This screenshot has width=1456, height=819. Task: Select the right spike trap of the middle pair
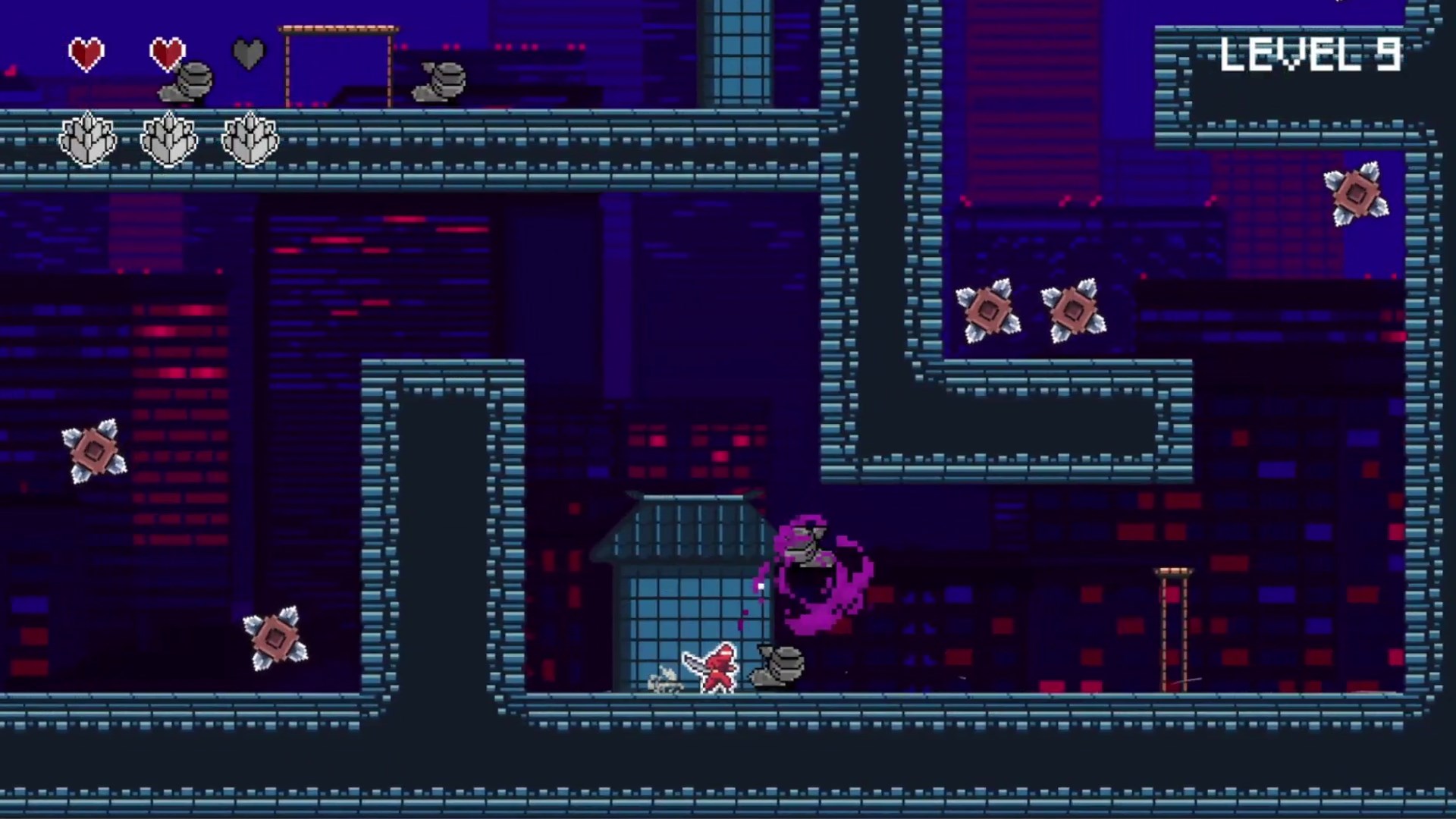click(x=1074, y=309)
